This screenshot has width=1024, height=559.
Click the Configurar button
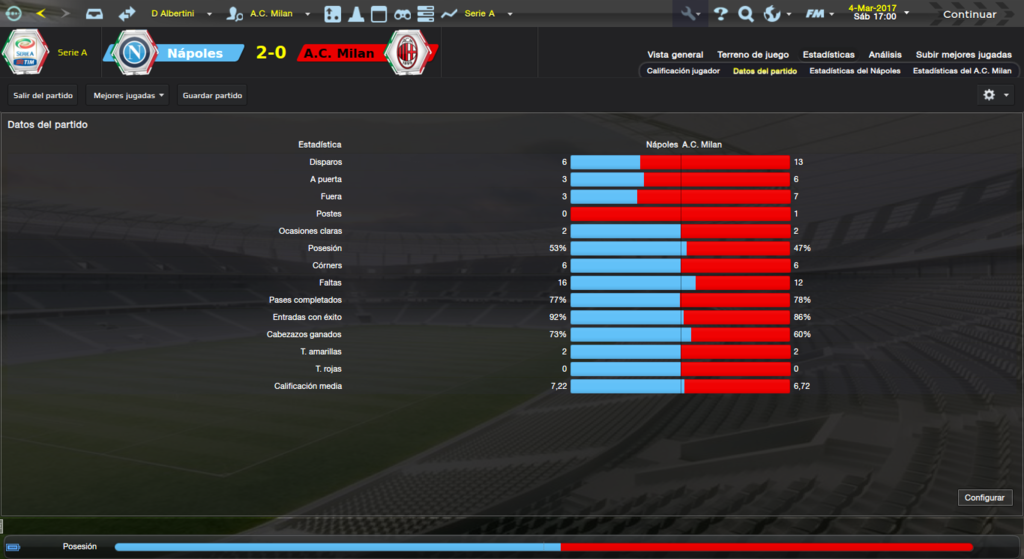point(986,497)
